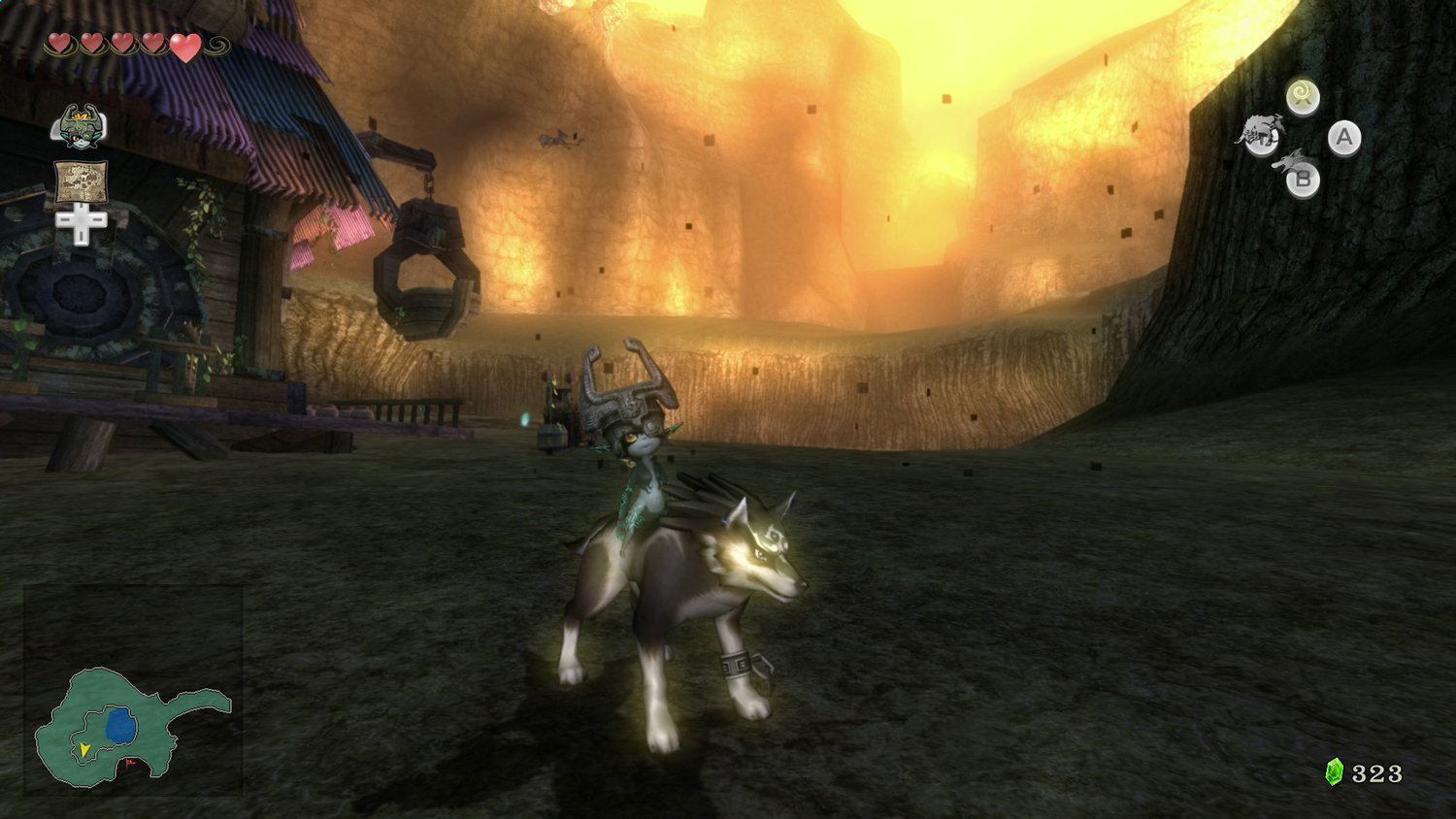Activate the glowing swirl sense ability icon
Viewport: 1456px width, 819px height.
pyautogui.click(x=1302, y=96)
